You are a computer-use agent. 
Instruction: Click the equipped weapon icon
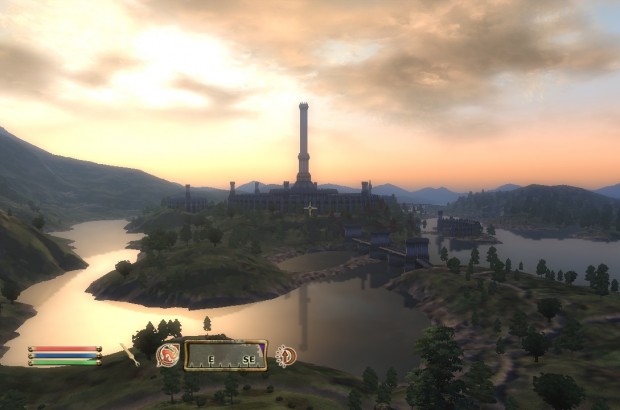click(130, 354)
